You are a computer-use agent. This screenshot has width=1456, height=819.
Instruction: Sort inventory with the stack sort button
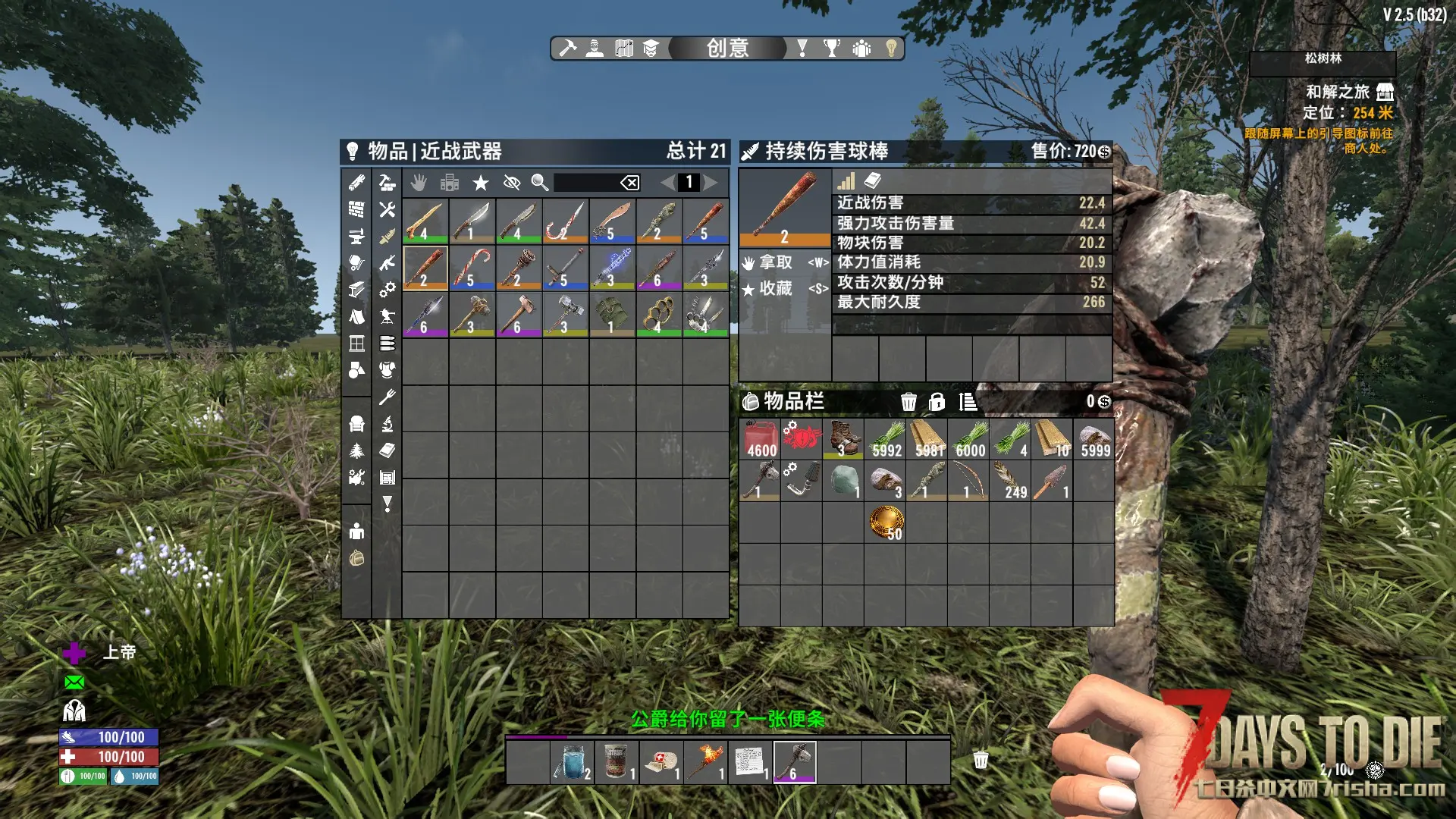(968, 402)
